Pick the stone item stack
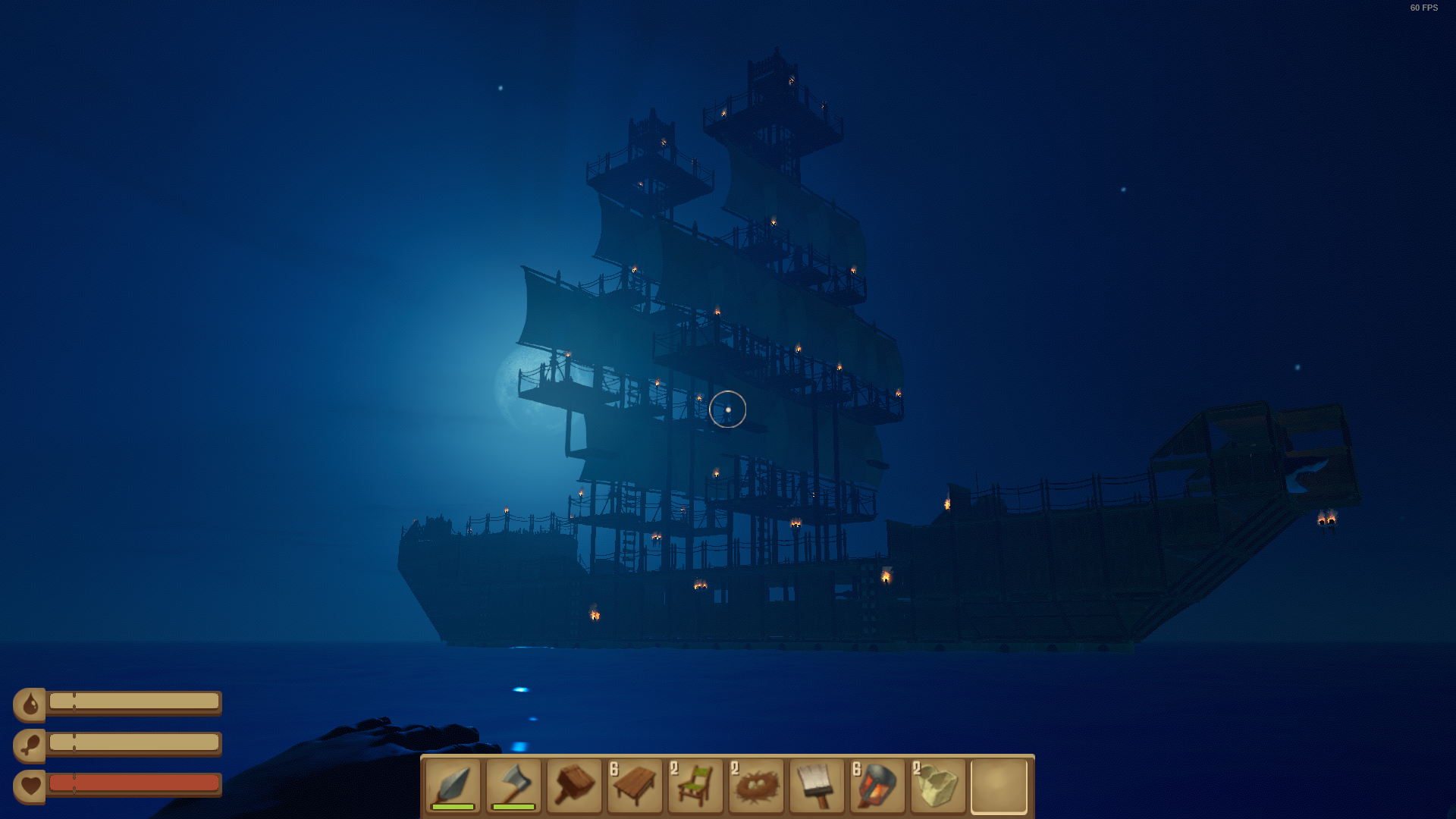Image resolution: width=1456 pixels, height=819 pixels. click(x=938, y=787)
